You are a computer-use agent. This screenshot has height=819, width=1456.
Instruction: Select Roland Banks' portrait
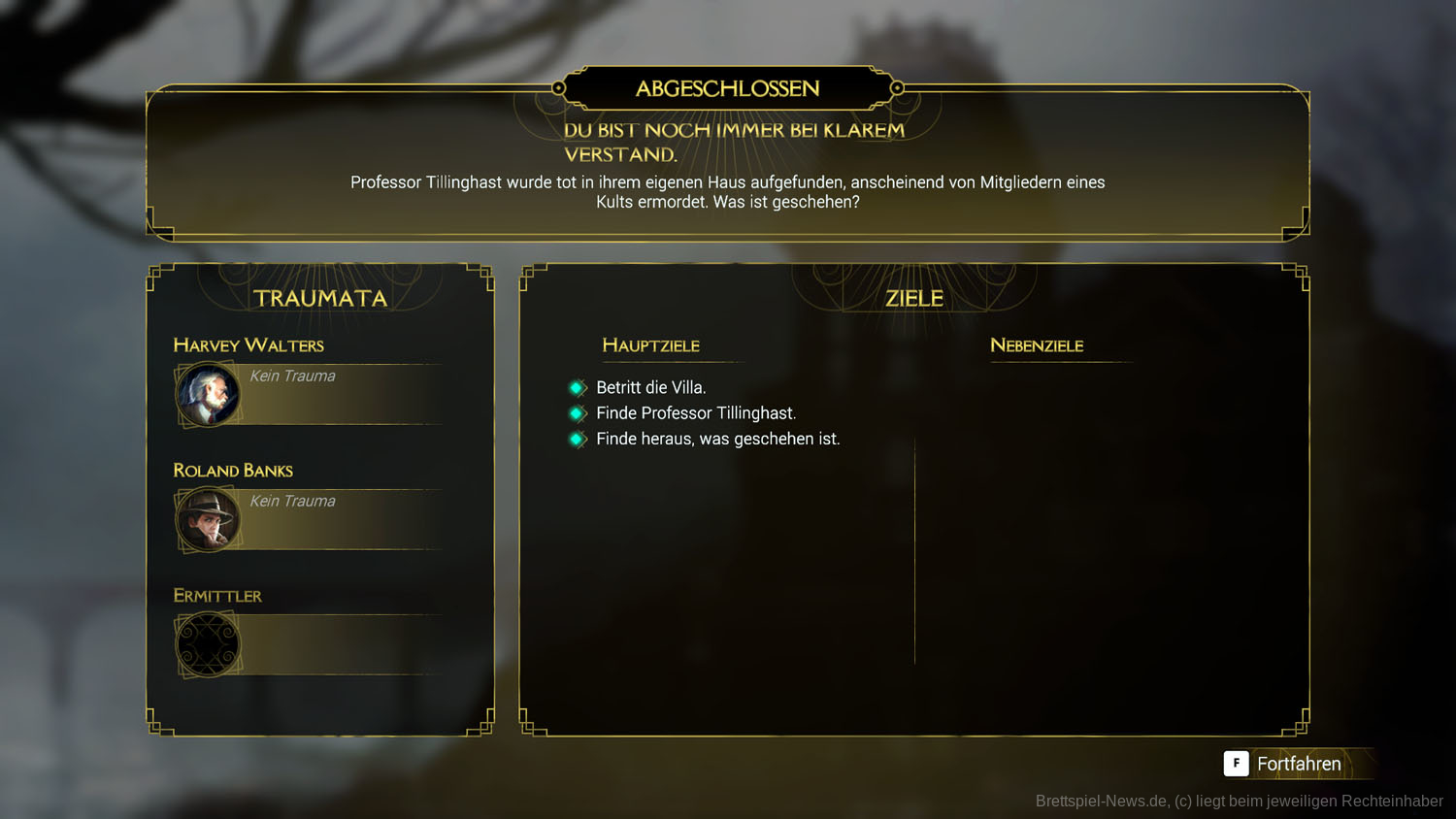[208, 519]
